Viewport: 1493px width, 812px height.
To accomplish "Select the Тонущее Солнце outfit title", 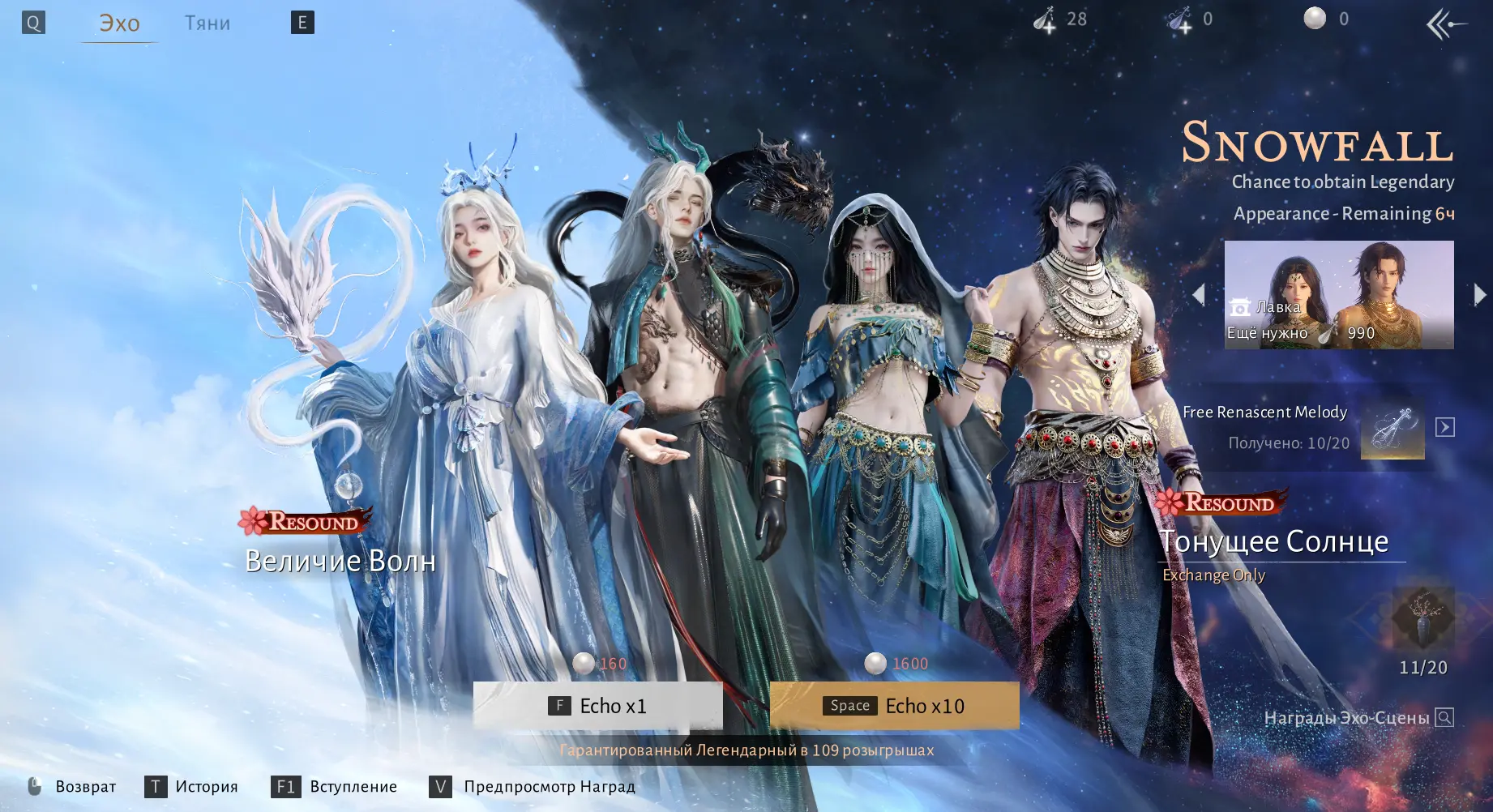I will coord(1273,541).
